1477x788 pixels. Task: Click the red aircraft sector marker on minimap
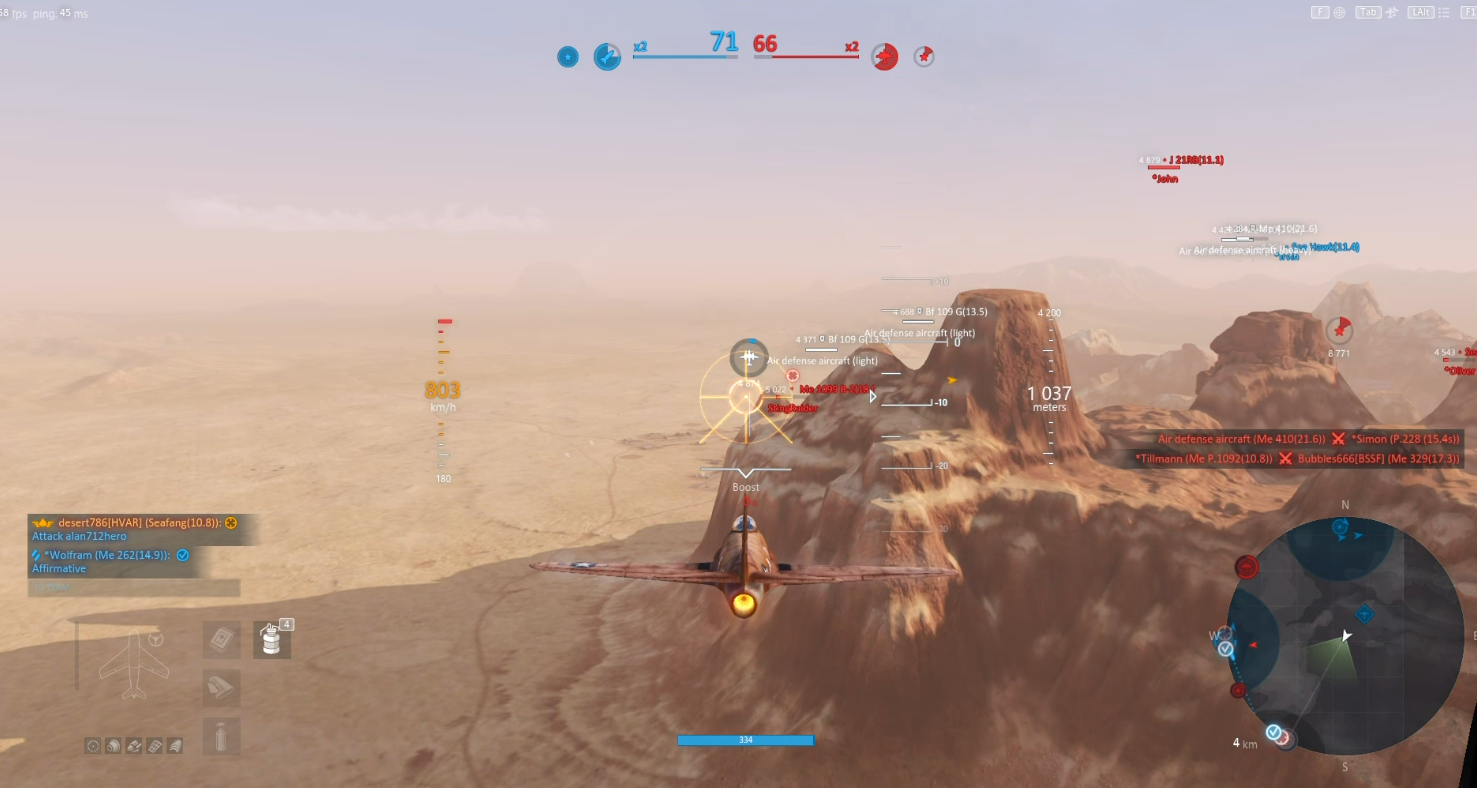click(1247, 568)
